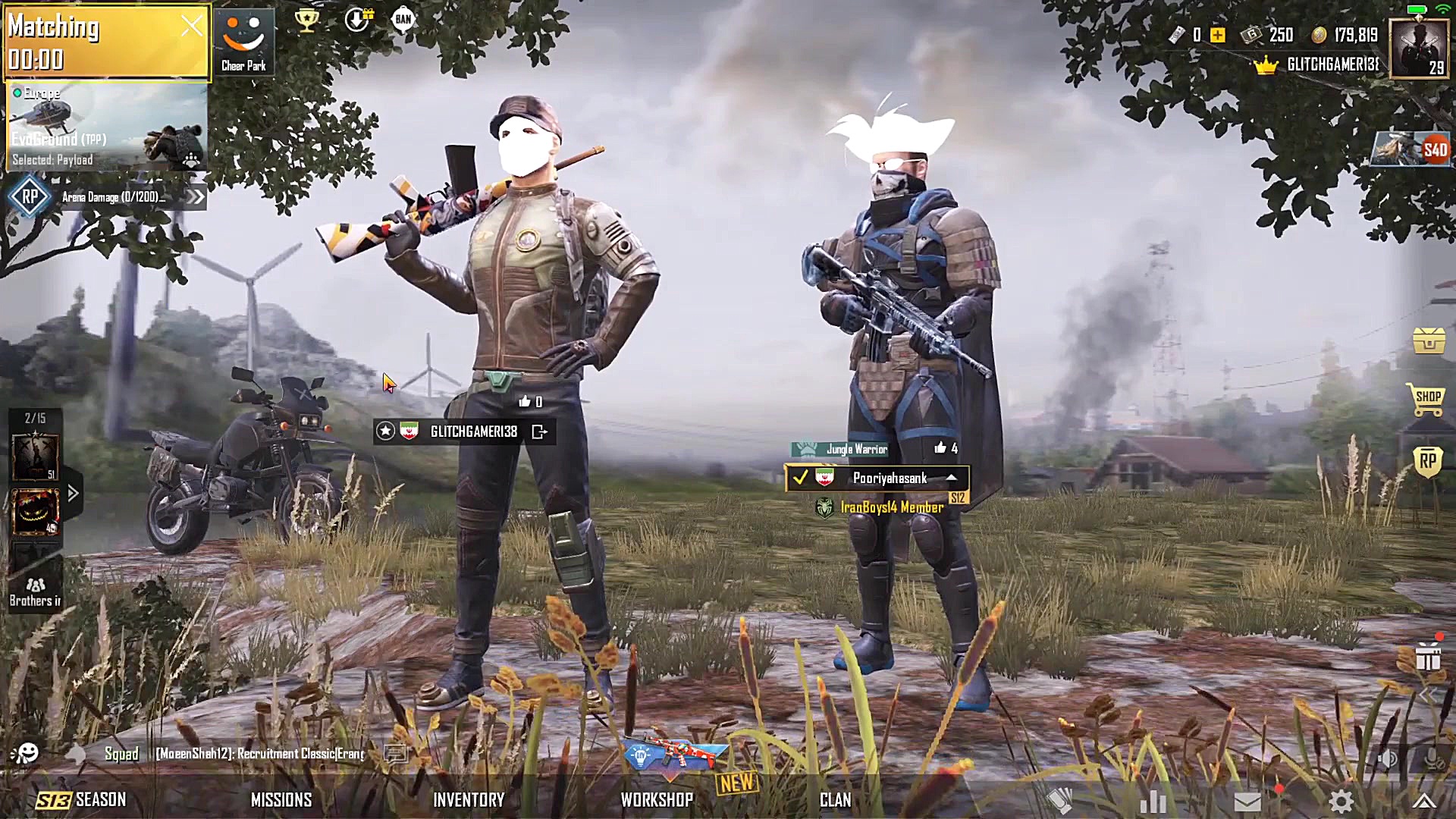Expand the Pooriyahasank teammate dropdown
The width and height of the screenshot is (1456, 819).
(951, 478)
